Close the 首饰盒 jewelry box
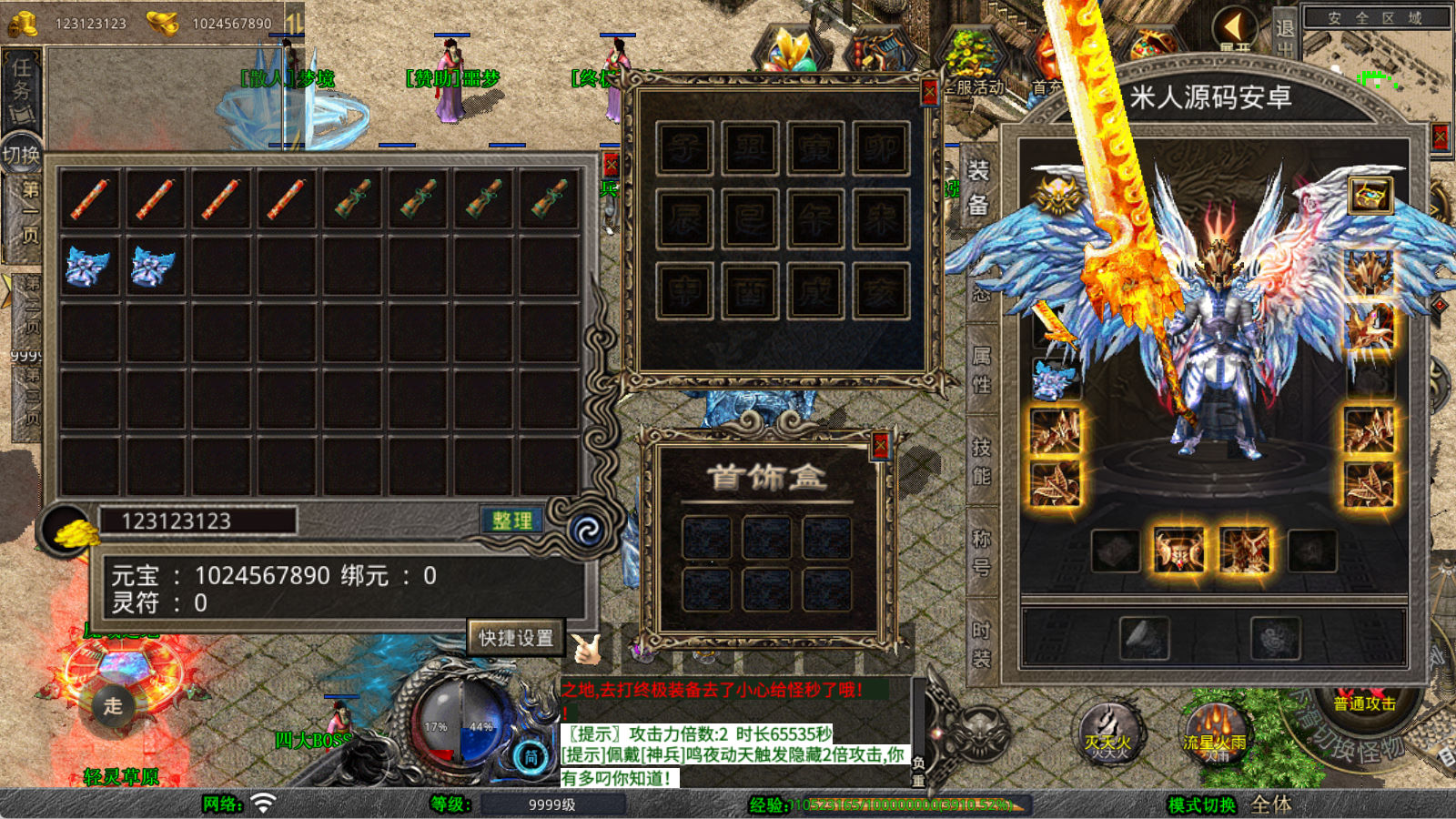The image size is (1456, 819). click(x=880, y=445)
